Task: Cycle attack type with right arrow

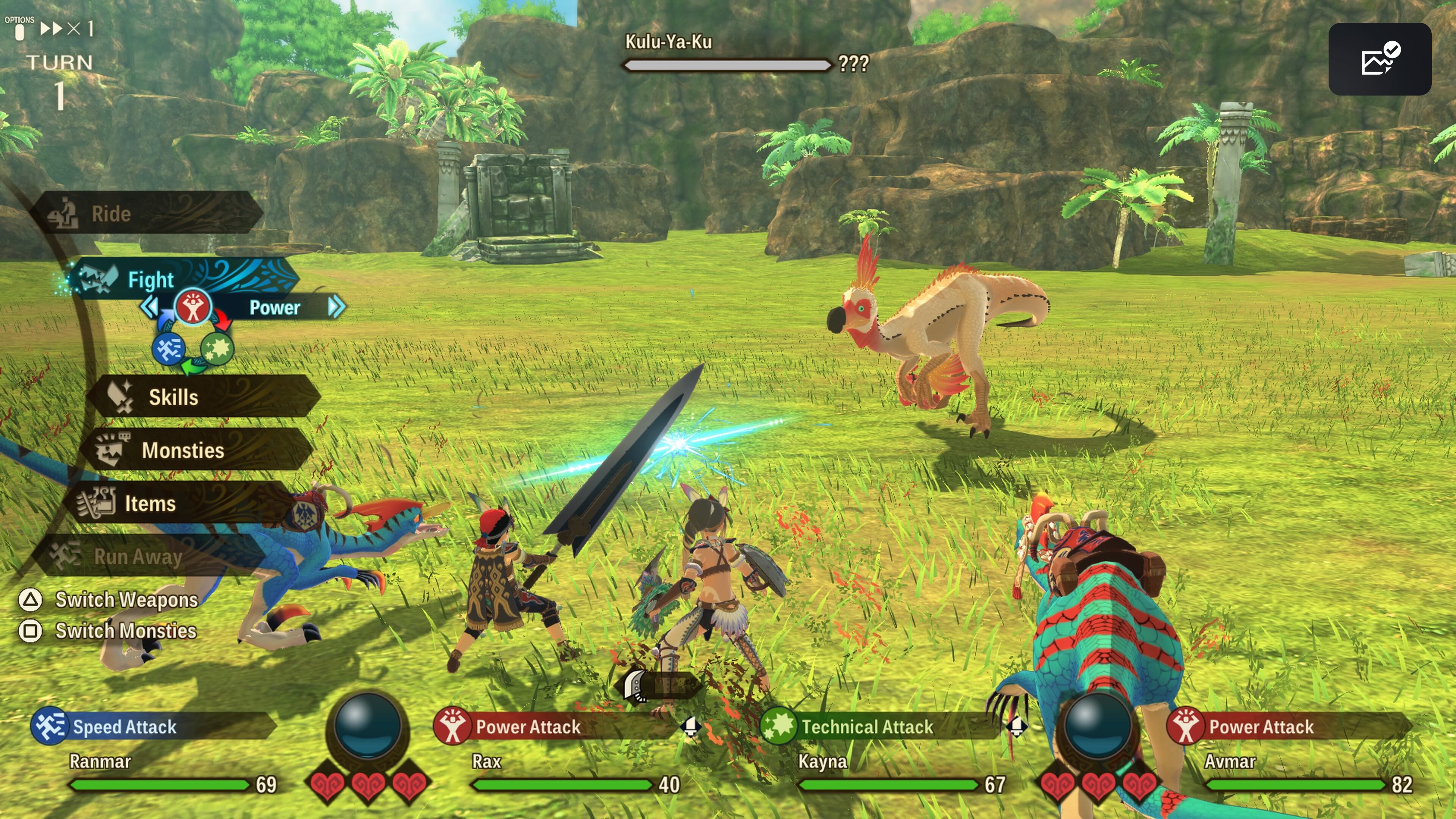Action: pos(336,307)
